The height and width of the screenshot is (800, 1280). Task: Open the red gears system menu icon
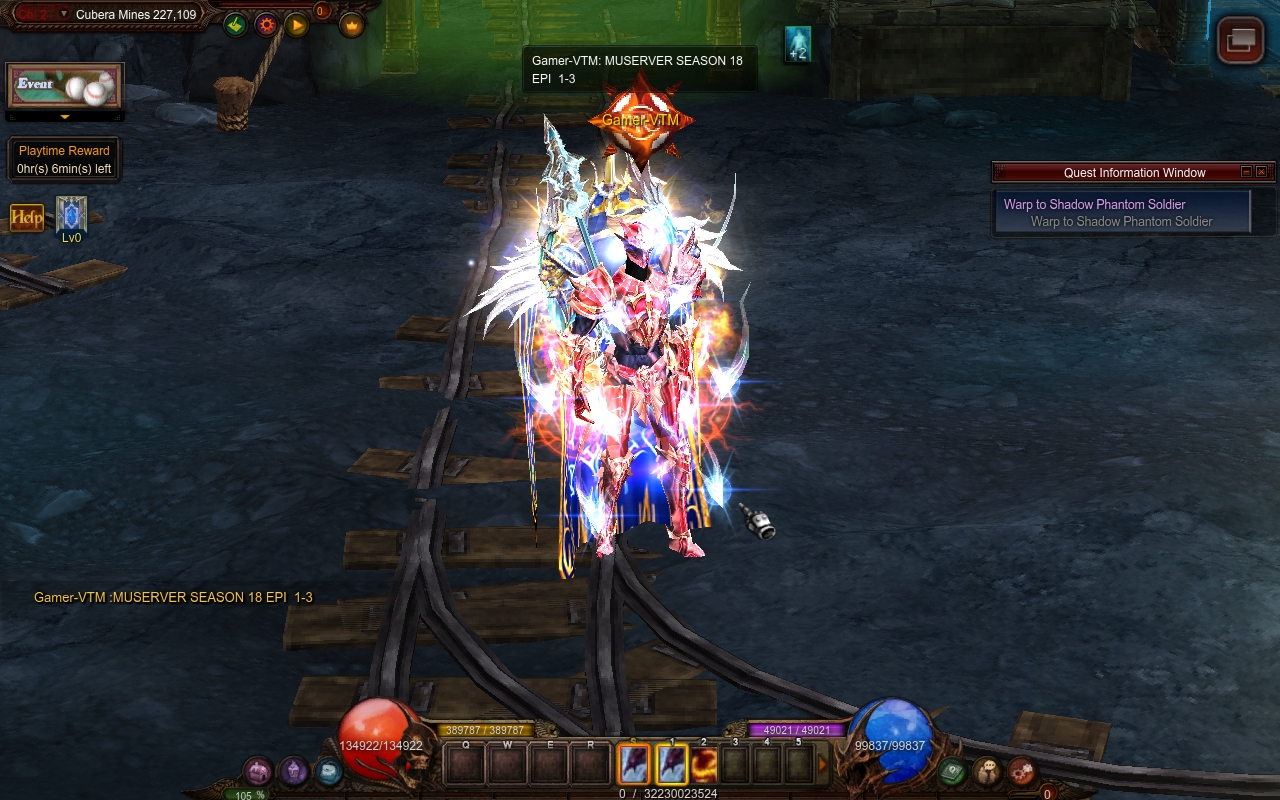tap(1021, 771)
